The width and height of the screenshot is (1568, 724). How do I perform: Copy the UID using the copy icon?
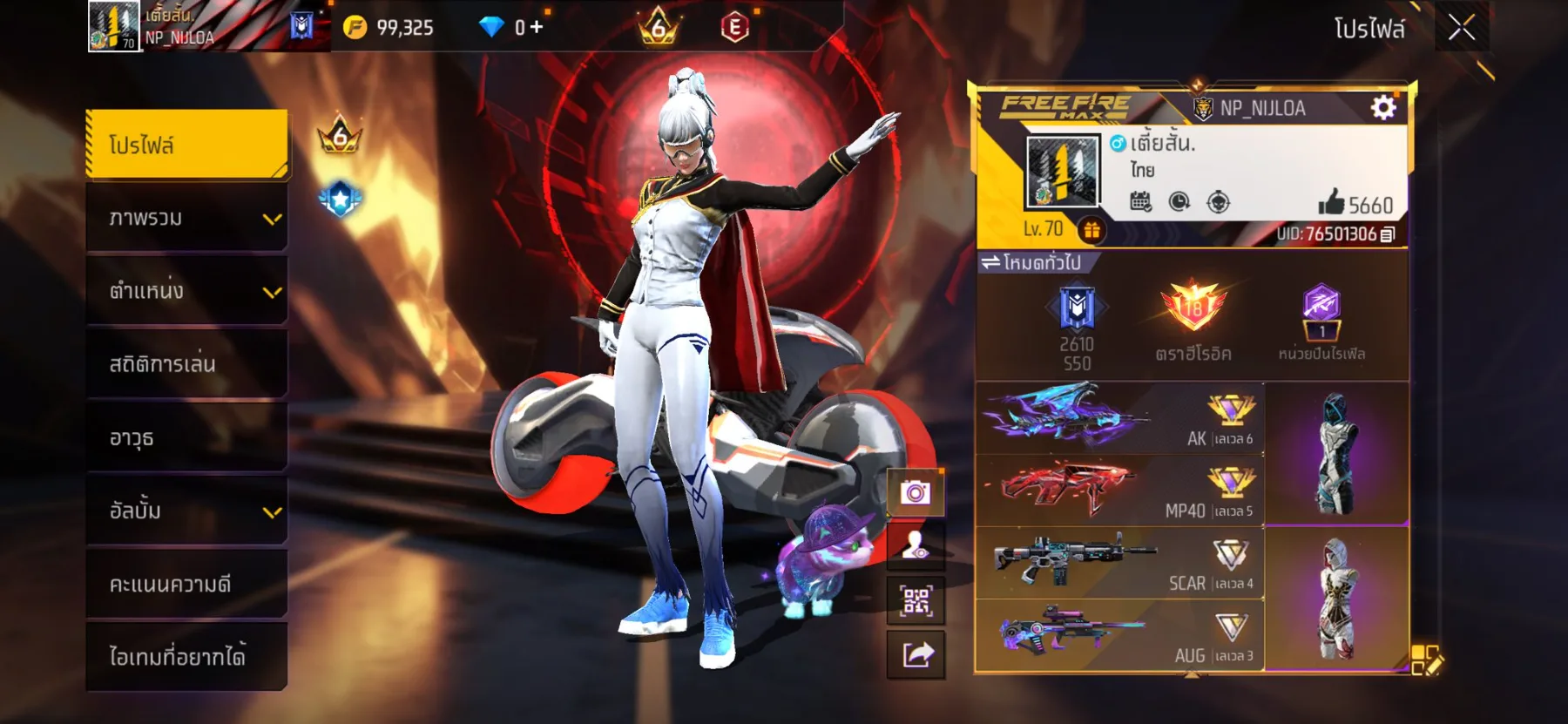1388,233
